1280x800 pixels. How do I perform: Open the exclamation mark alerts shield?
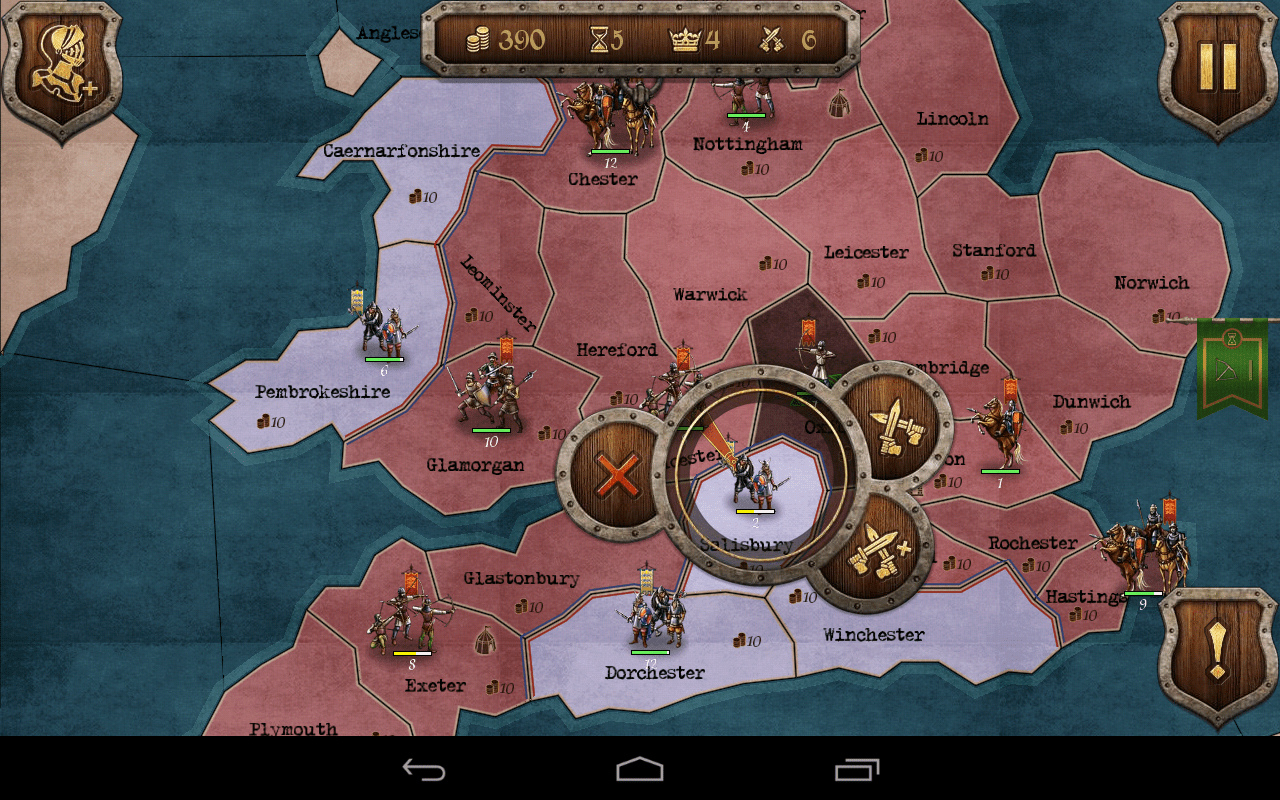pos(1216,652)
